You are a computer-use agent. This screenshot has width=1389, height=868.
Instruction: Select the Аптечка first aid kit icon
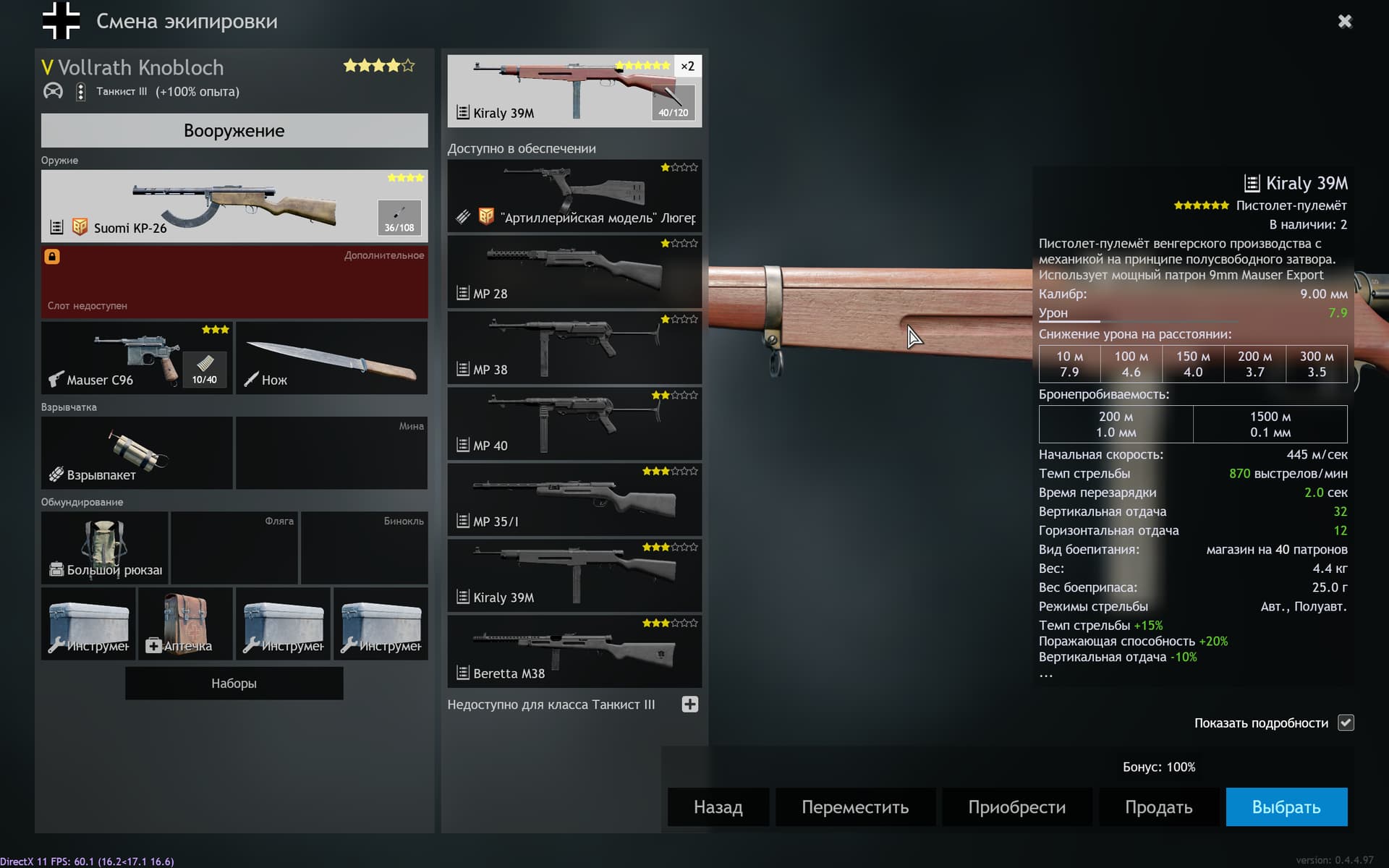pyautogui.click(x=185, y=624)
